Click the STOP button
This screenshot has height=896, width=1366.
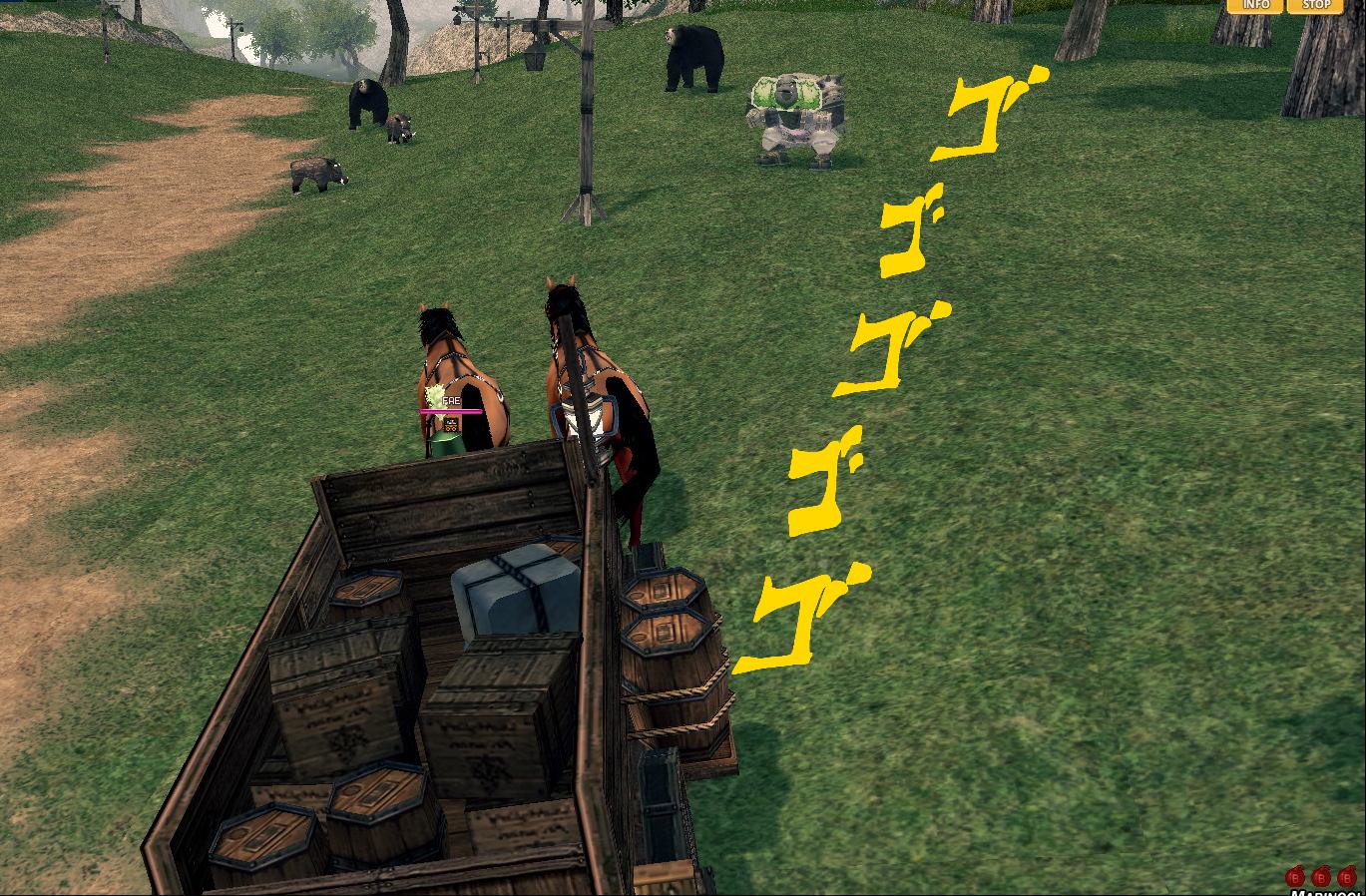coord(1315,5)
